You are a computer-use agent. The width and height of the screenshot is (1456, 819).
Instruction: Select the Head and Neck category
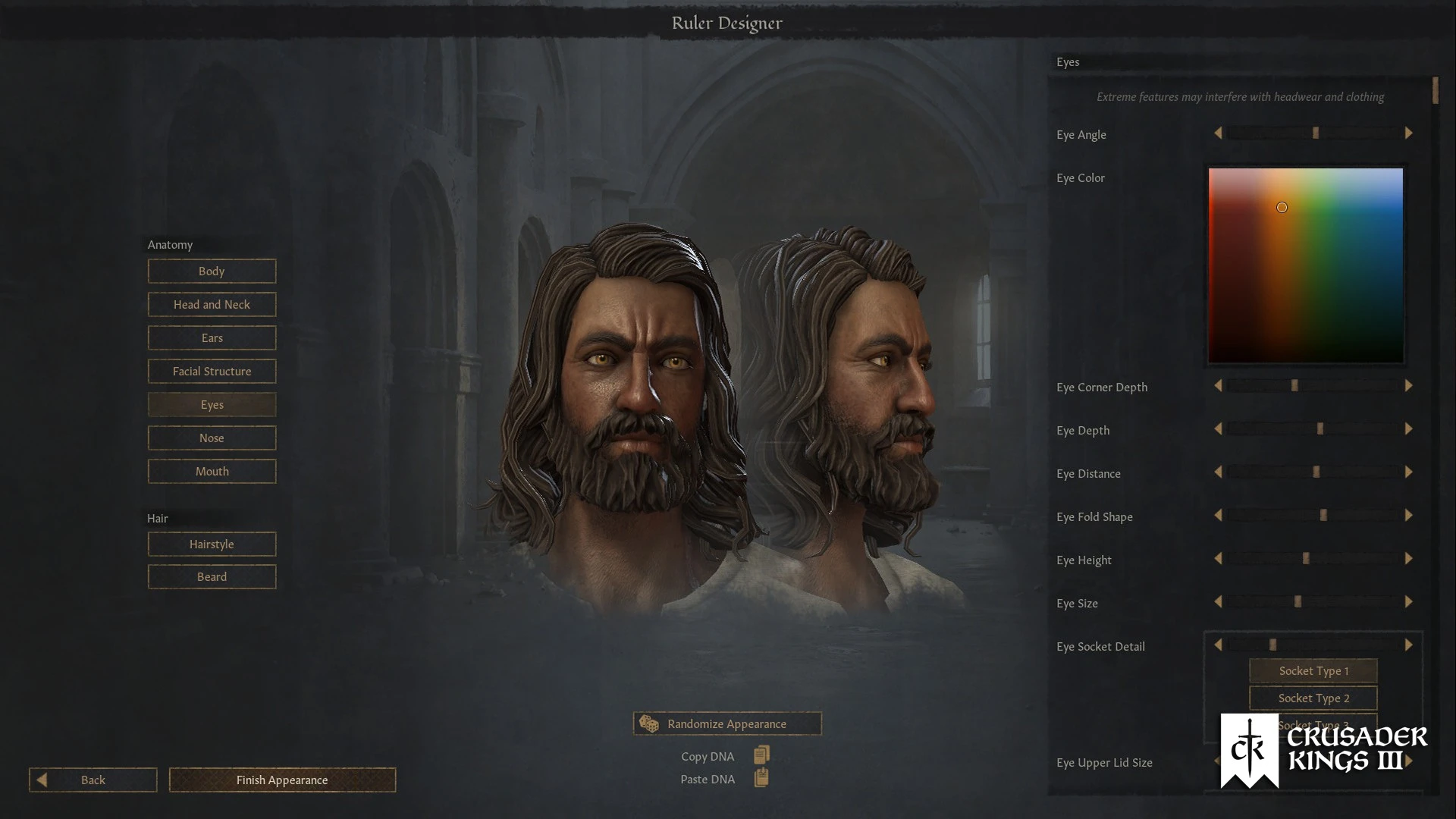(212, 305)
